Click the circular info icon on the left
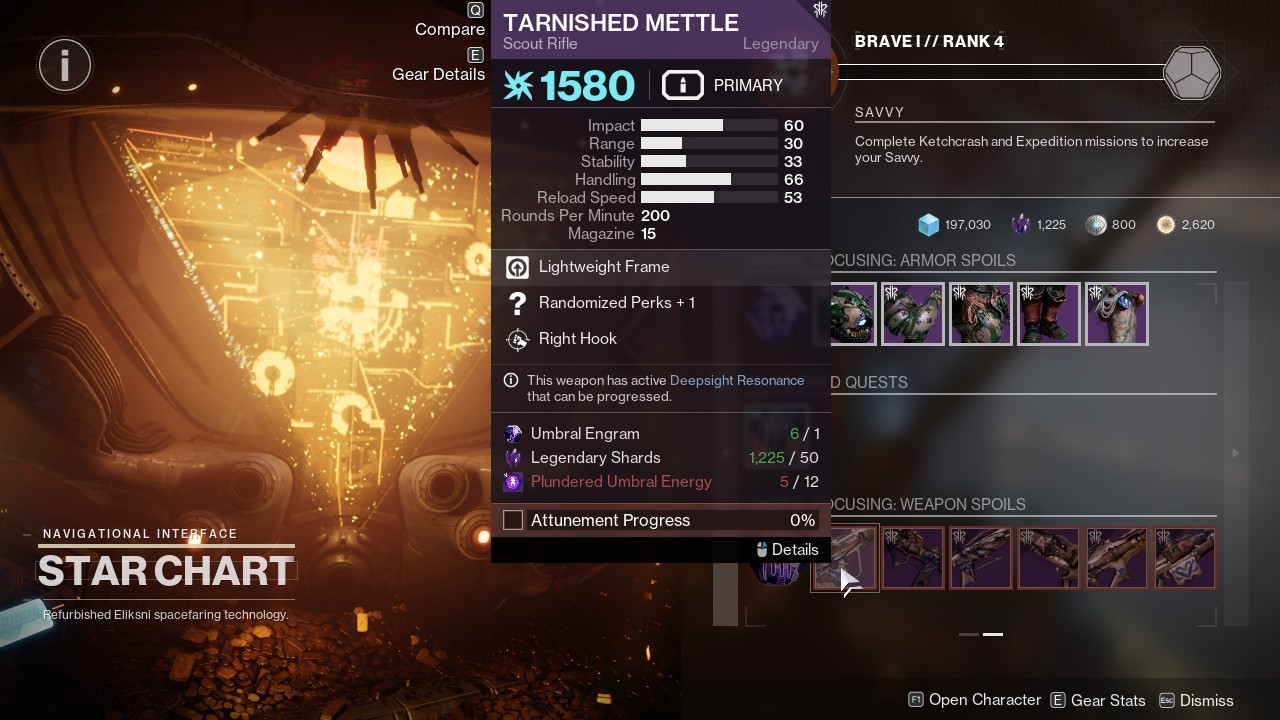The image size is (1280, 720). (x=64, y=64)
